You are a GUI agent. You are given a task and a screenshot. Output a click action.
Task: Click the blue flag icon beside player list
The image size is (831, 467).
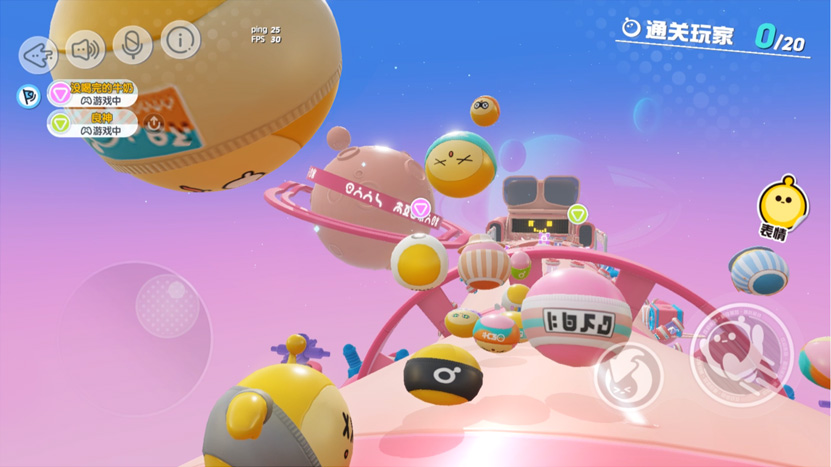click(28, 96)
